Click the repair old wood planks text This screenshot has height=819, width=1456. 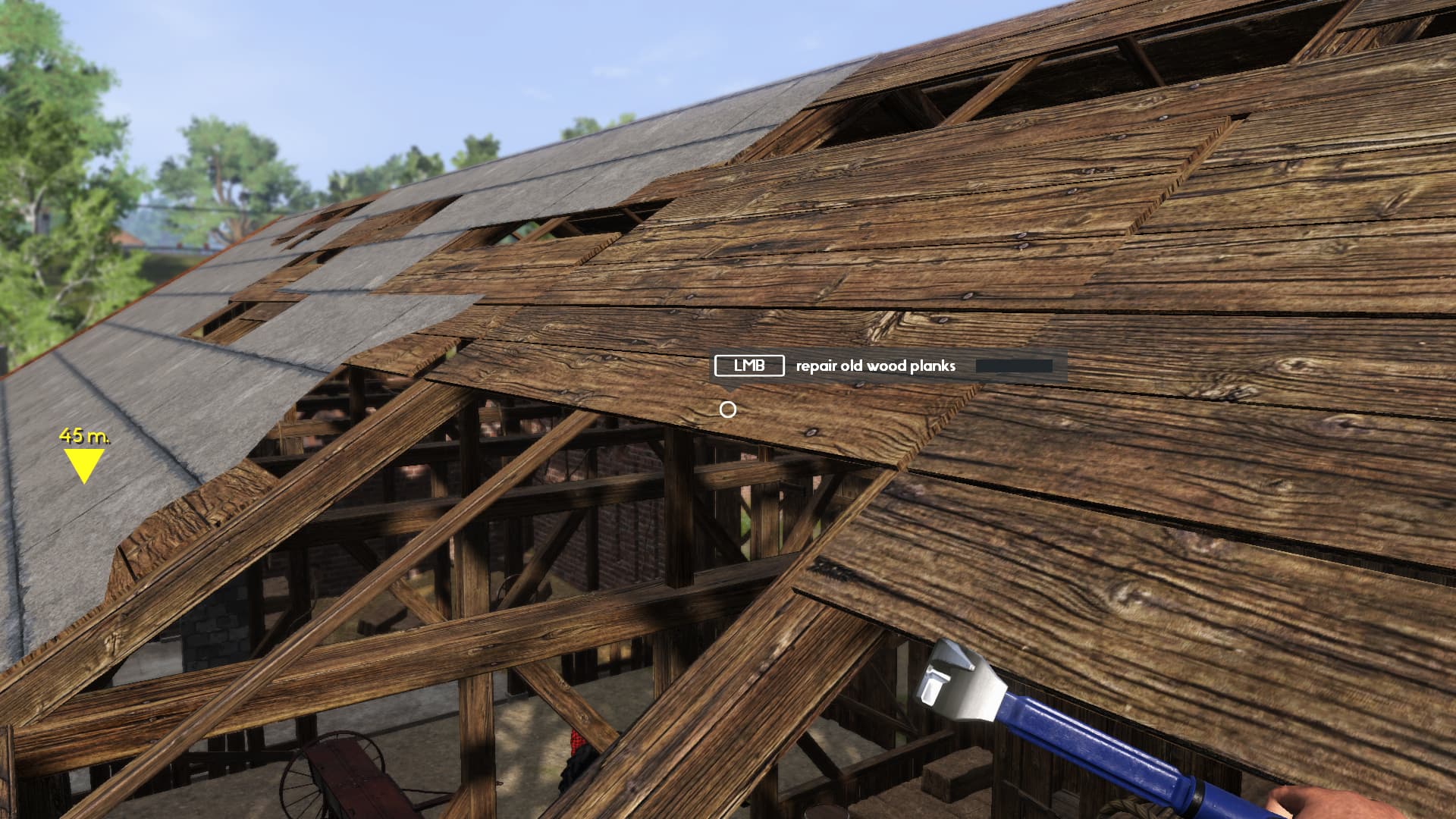875,366
